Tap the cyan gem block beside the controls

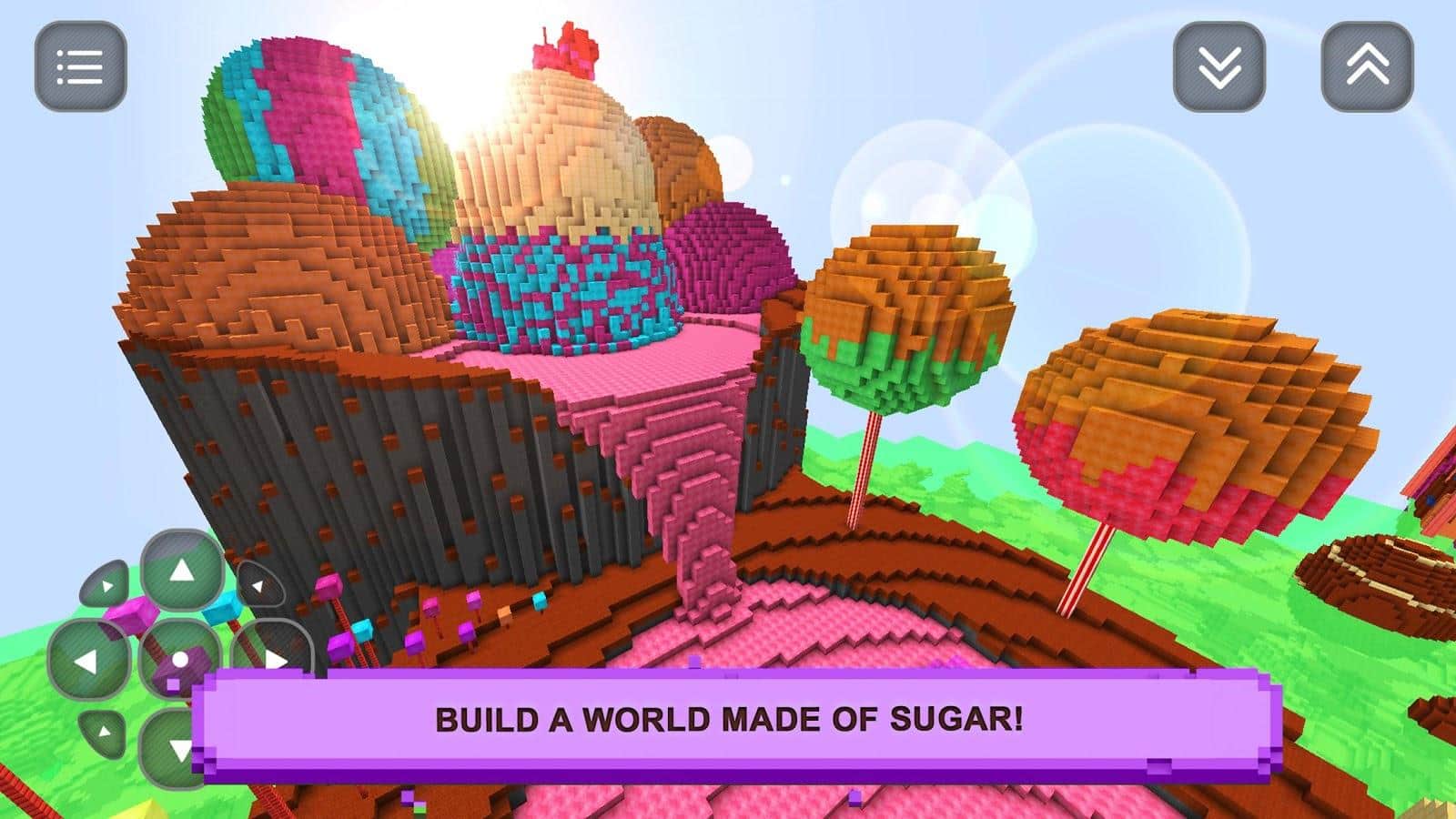(222, 609)
